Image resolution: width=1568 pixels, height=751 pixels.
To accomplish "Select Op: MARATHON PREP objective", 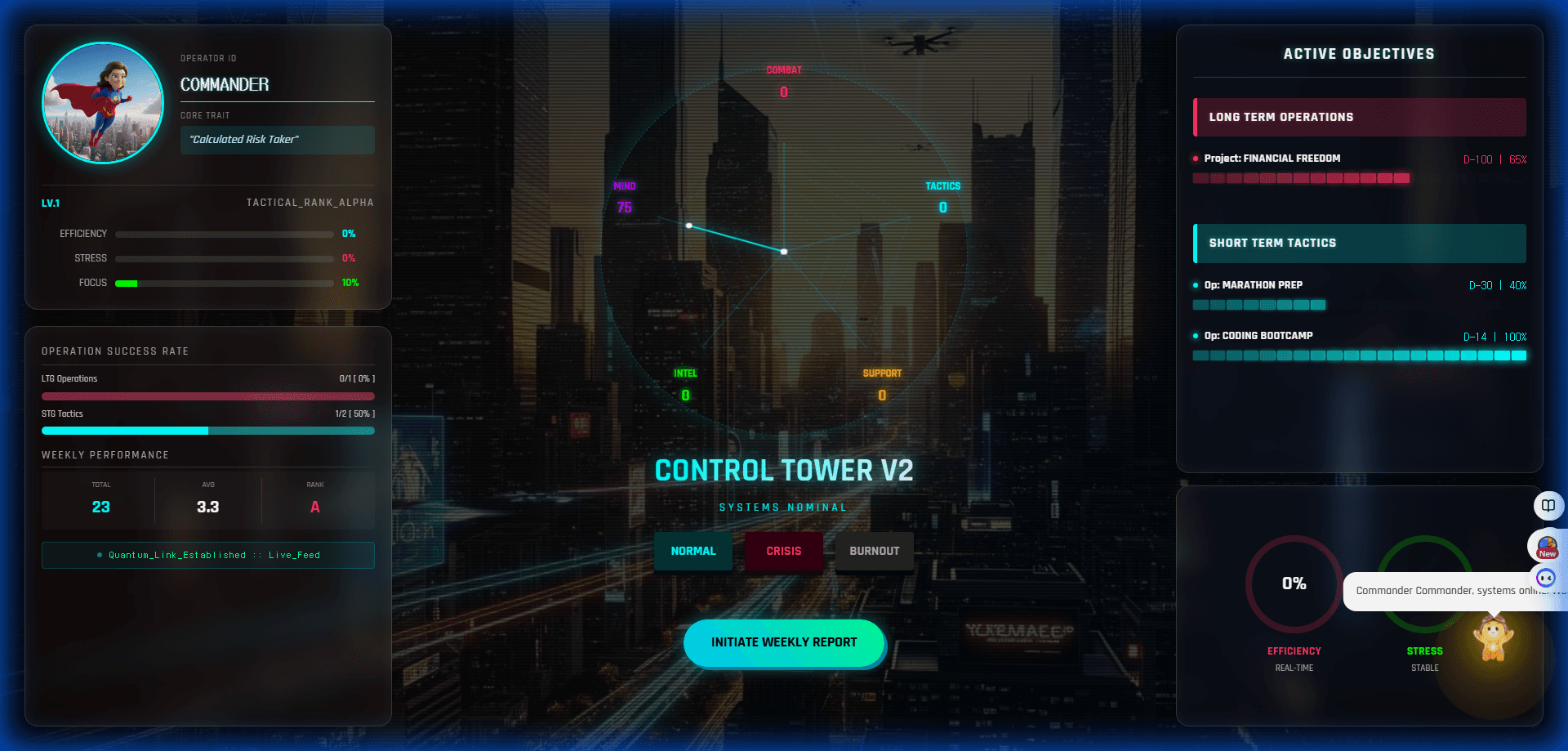I will coord(1254,285).
